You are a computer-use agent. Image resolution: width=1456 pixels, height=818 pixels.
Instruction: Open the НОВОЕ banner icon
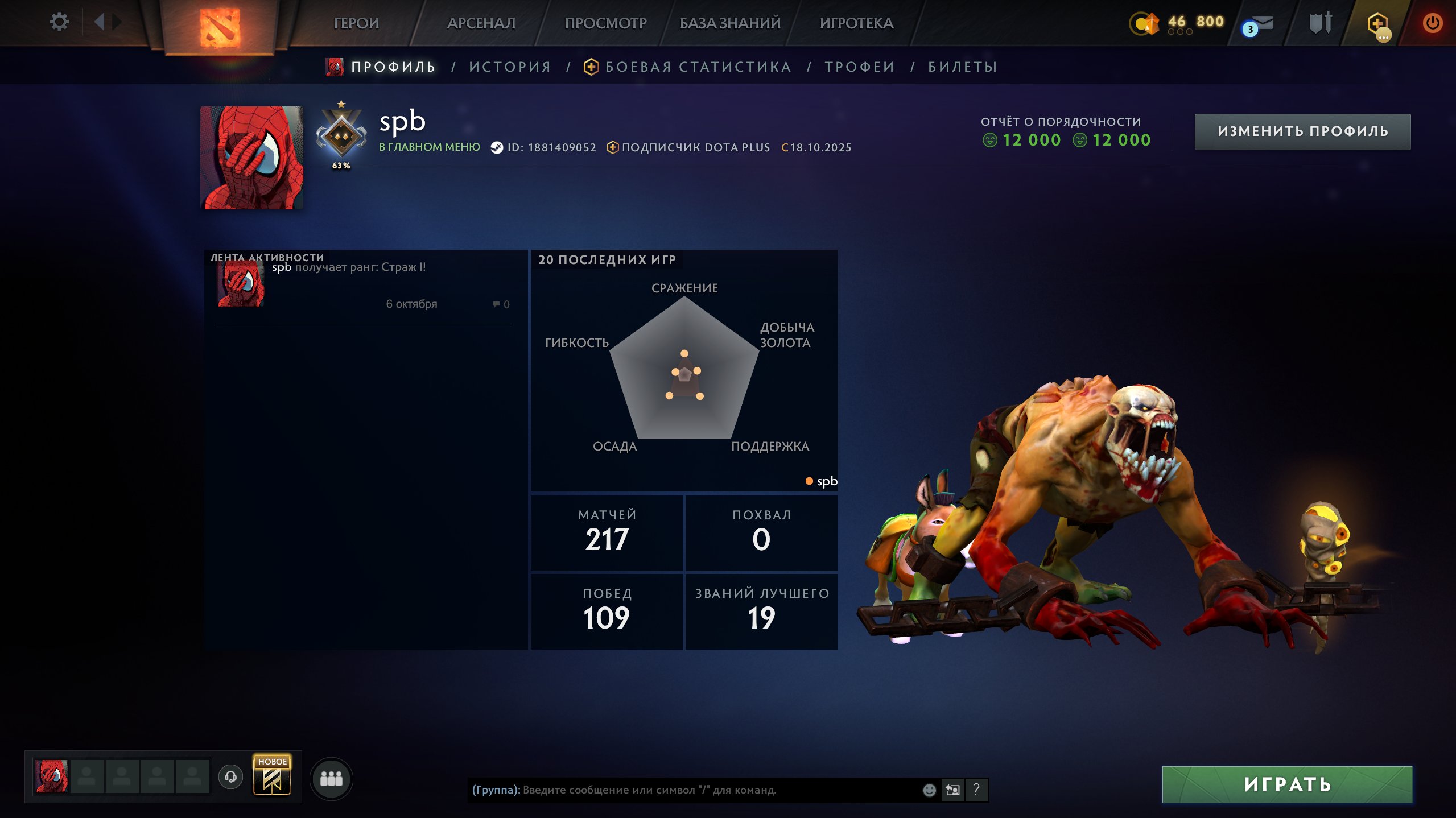pos(272,775)
